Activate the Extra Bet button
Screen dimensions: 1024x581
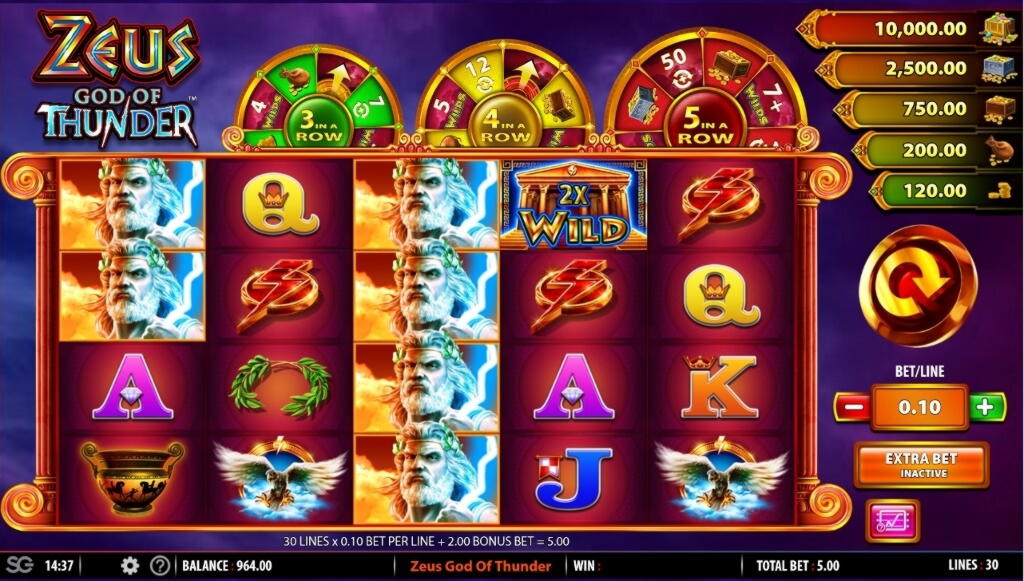point(921,464)
